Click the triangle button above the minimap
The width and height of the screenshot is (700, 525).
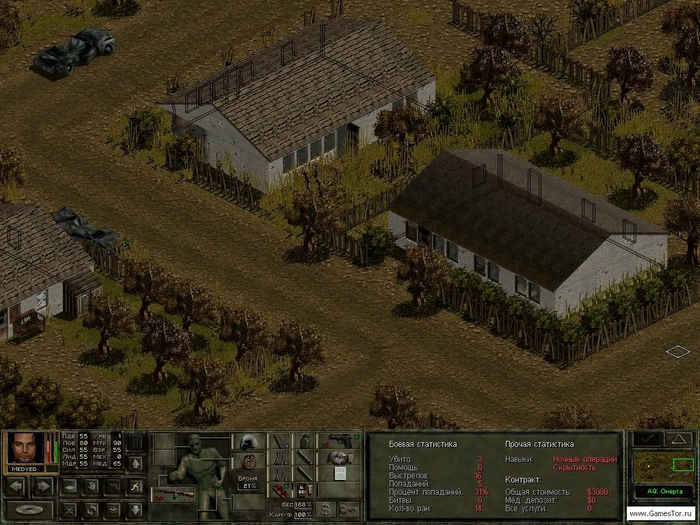coord(678,439)
